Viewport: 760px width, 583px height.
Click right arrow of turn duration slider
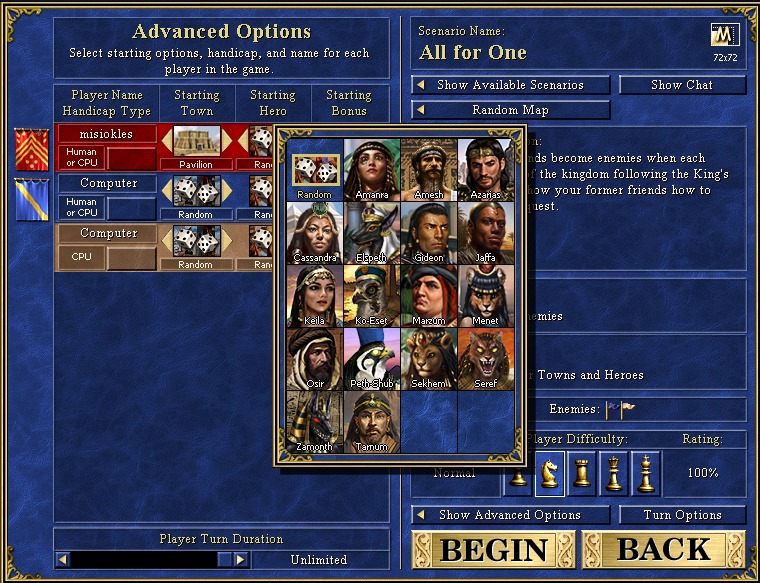click(x=241, y=560)
